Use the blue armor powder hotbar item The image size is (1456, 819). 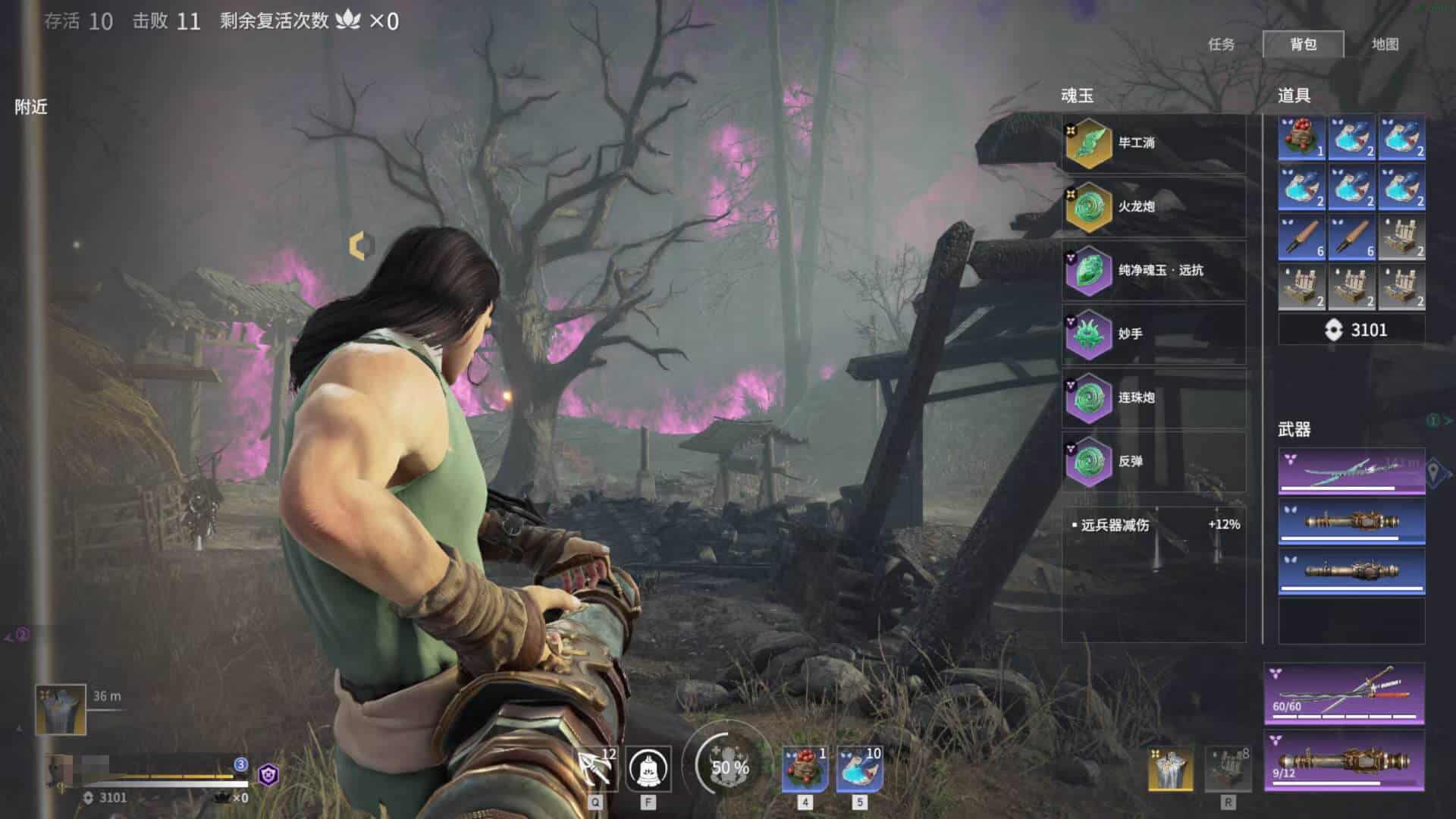(859, 769)
